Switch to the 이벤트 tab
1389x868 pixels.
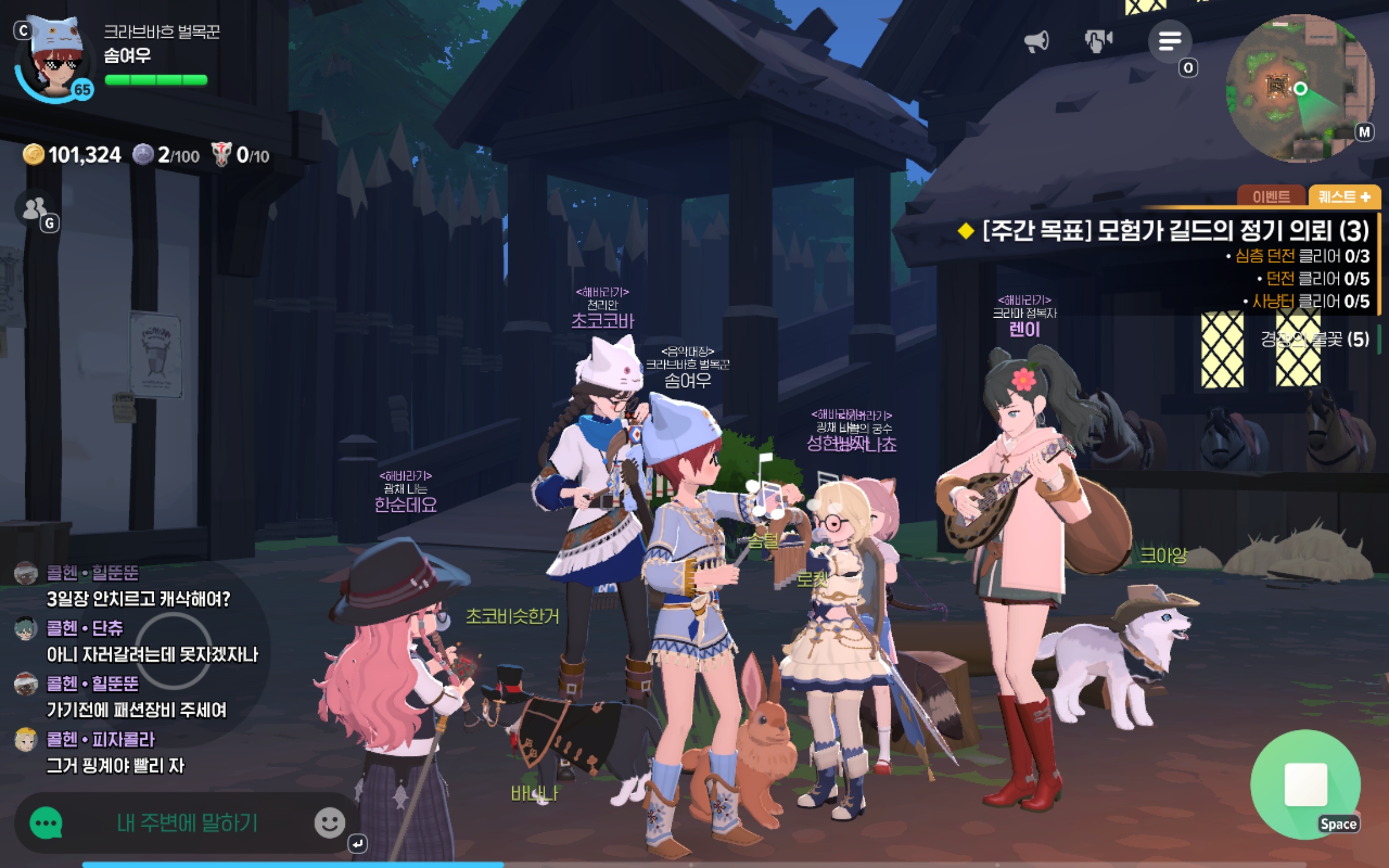[x=1271, y=197]
